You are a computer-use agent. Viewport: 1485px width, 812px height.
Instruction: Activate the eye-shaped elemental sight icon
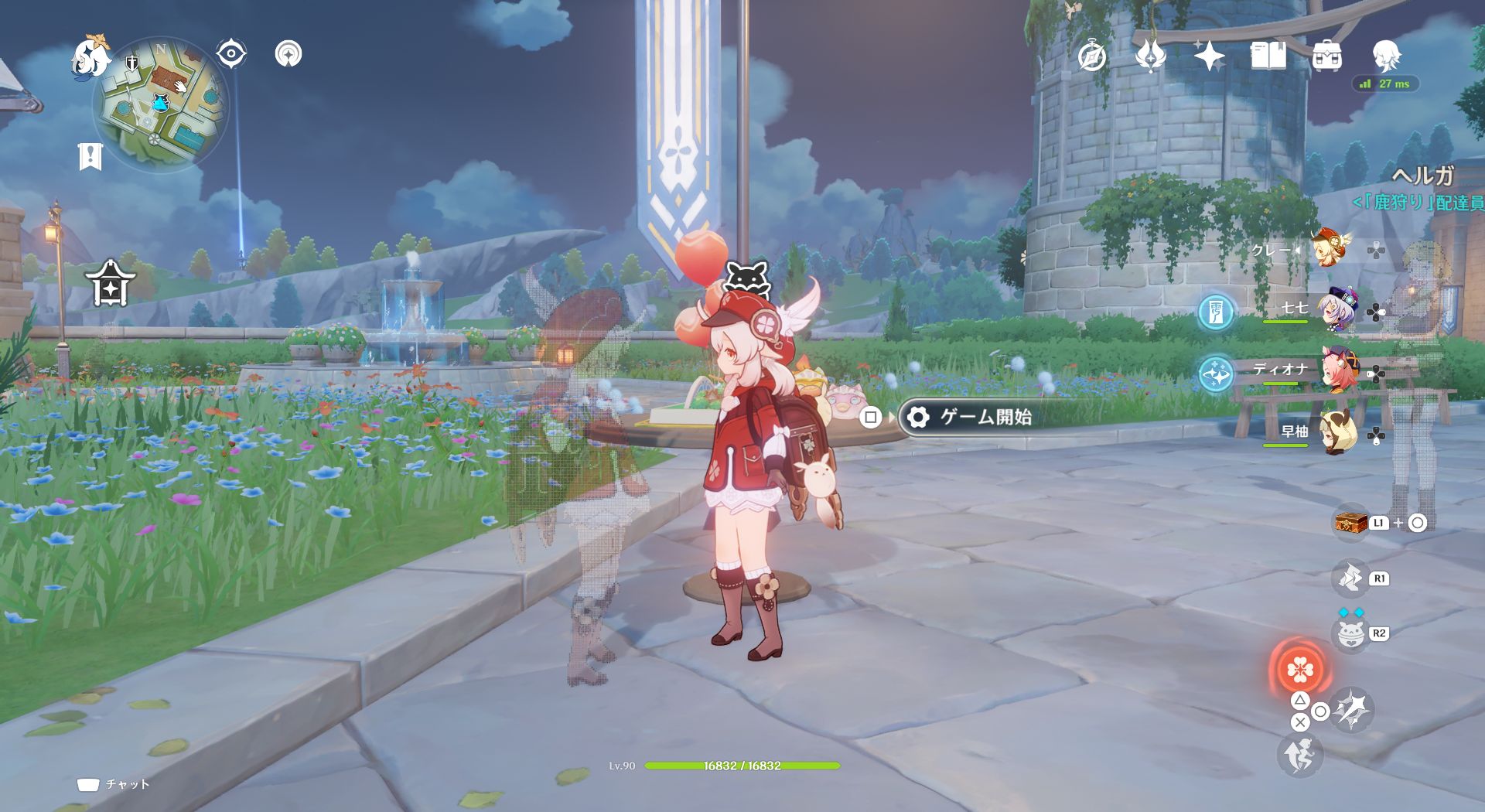click(x=230, y=54)
